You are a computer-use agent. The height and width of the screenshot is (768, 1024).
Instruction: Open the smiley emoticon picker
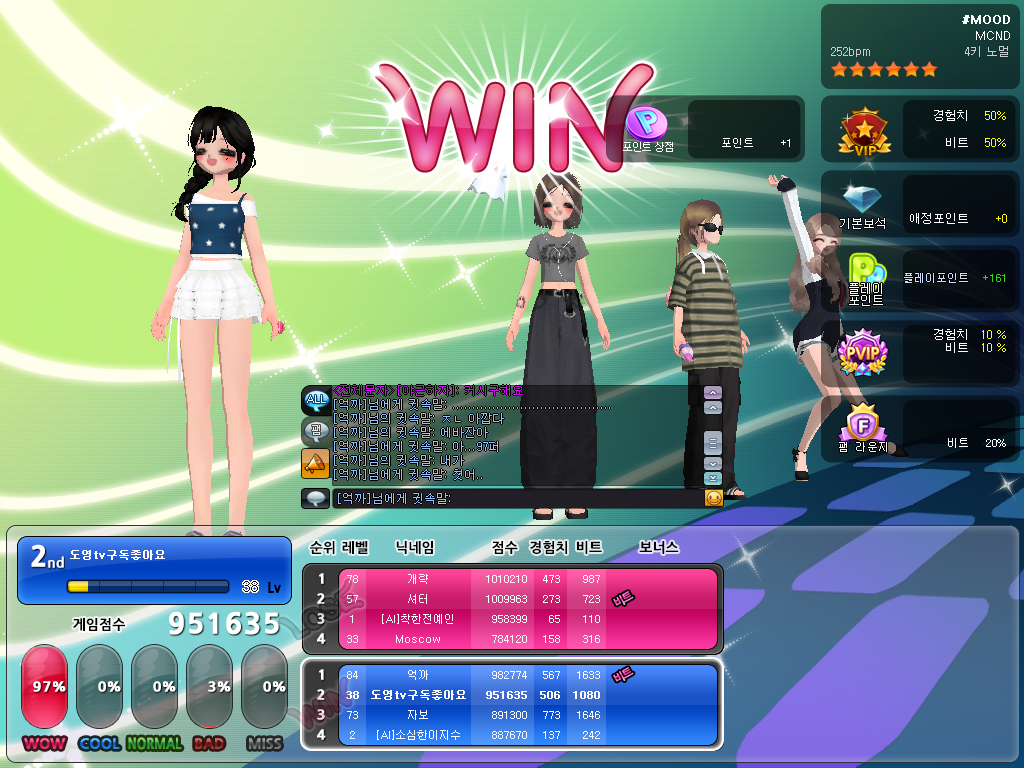pos(713,498)
